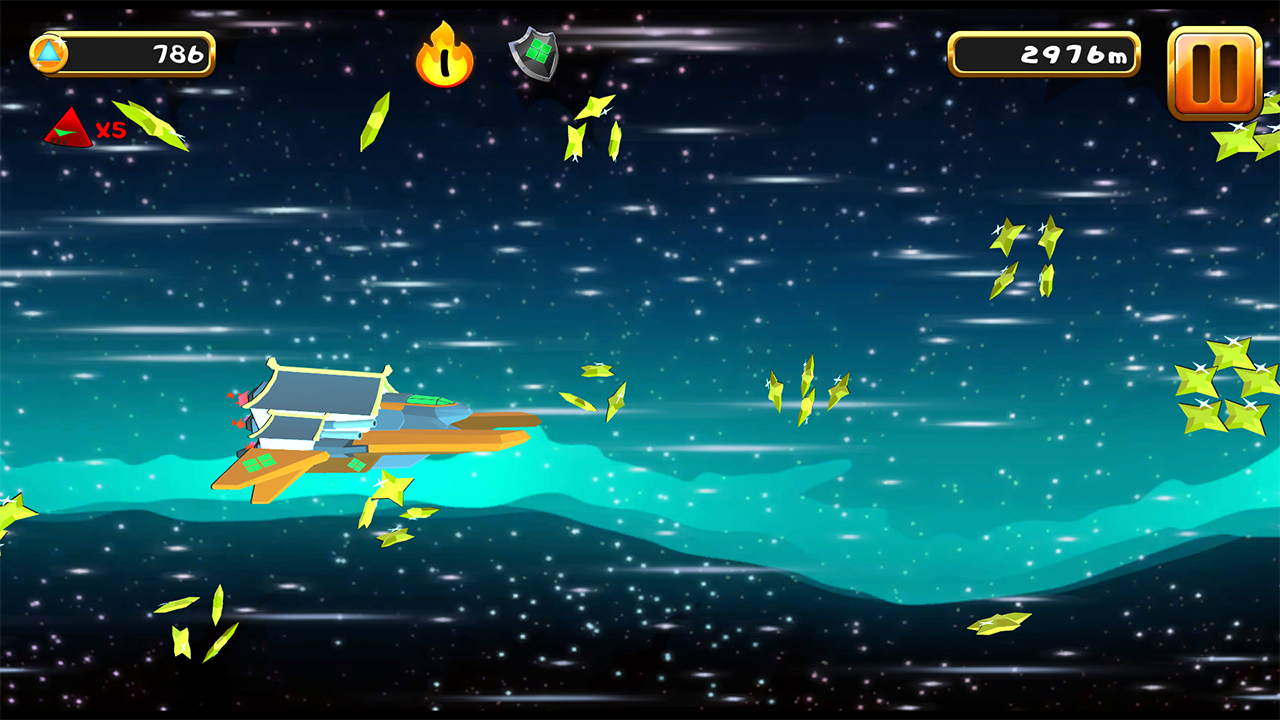Screen dimensions: 1280x720
Task: Tap the green window panels on the ship wing
Action: tap(262, 465)
